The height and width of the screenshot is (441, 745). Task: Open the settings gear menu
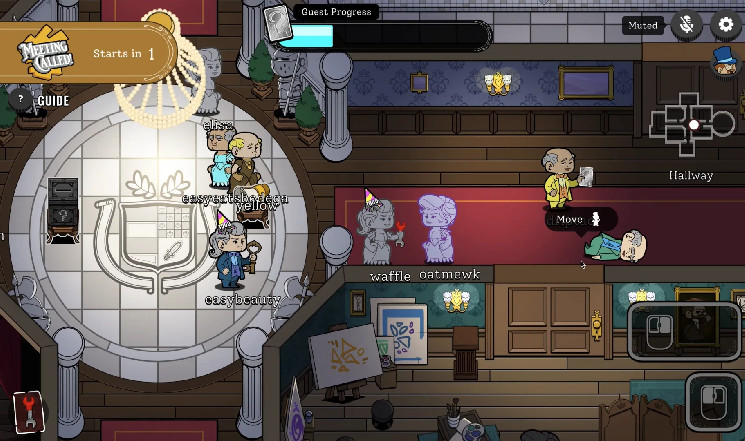[x=725, y=26]
